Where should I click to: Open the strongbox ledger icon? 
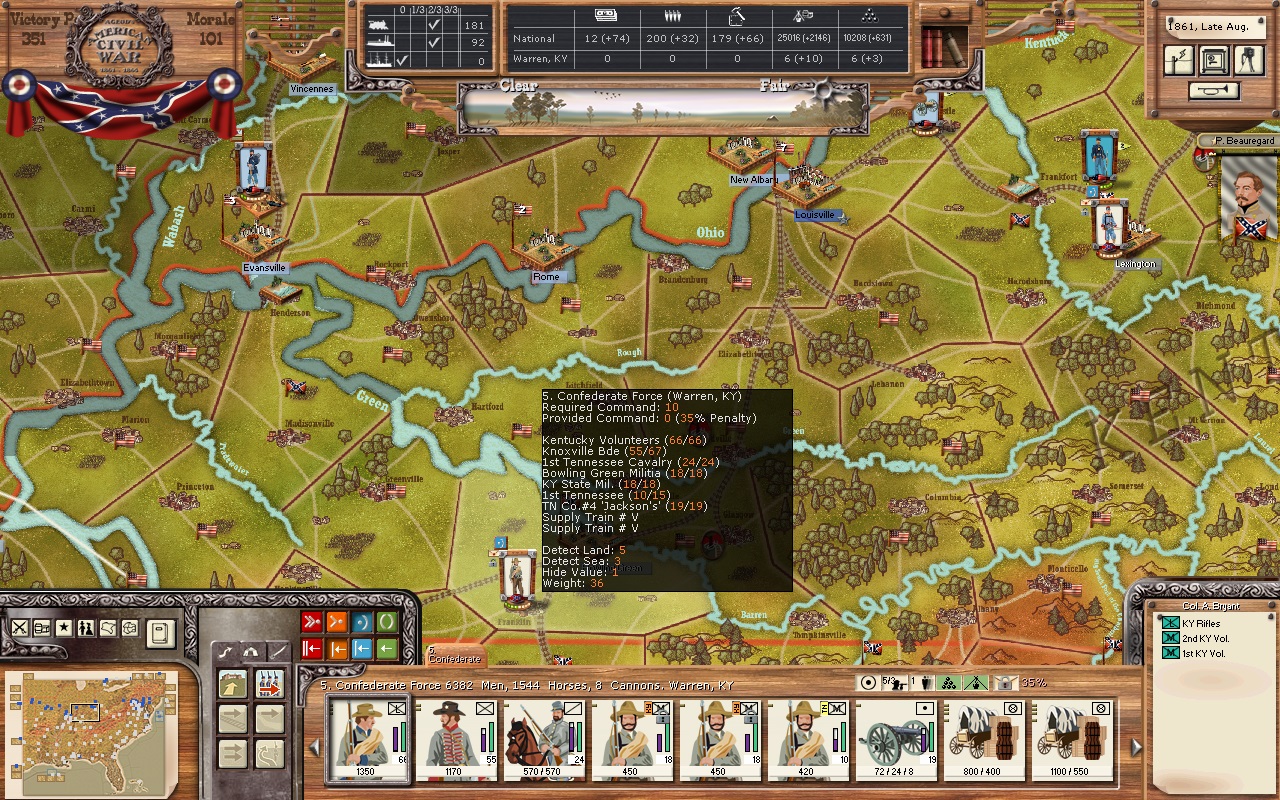[x=1214, y=60]
